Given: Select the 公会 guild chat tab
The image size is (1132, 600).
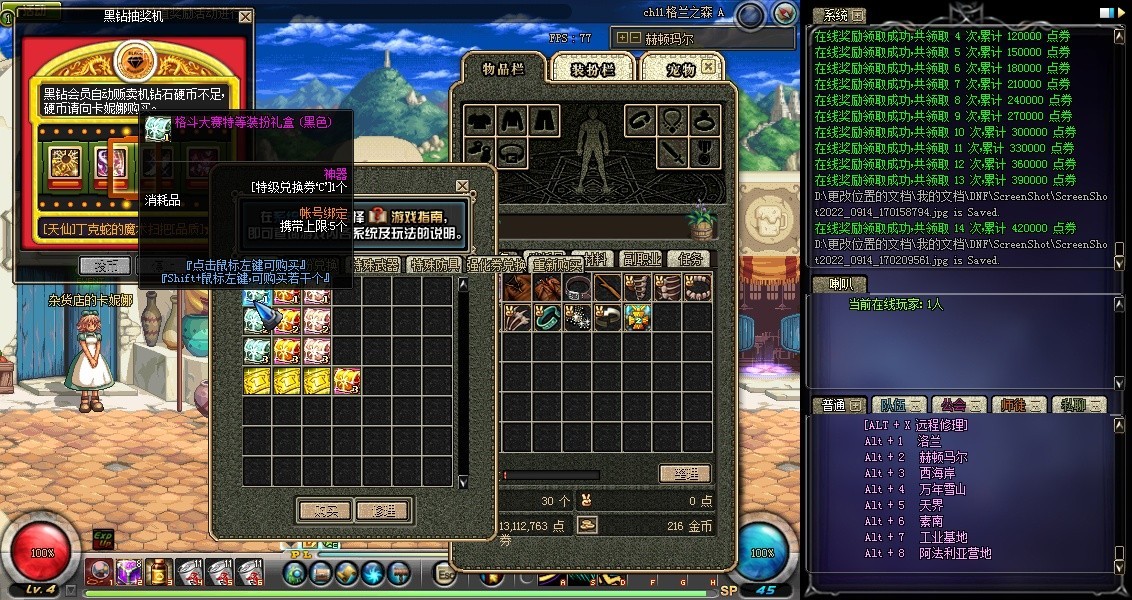Looking at the screenshot, I should click(953, 405).
